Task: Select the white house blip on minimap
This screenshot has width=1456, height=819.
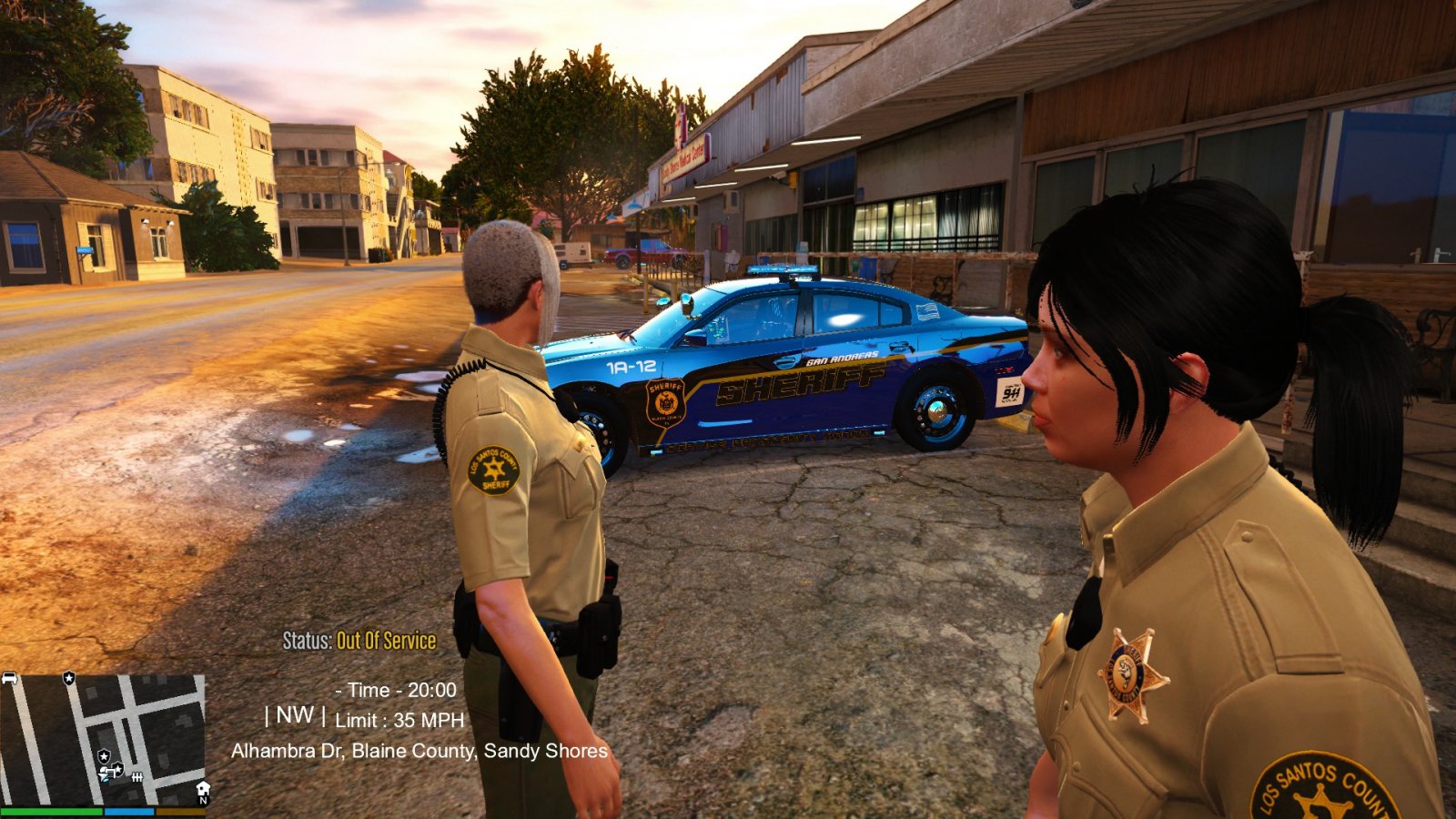Action: click(x=202, y=787)
